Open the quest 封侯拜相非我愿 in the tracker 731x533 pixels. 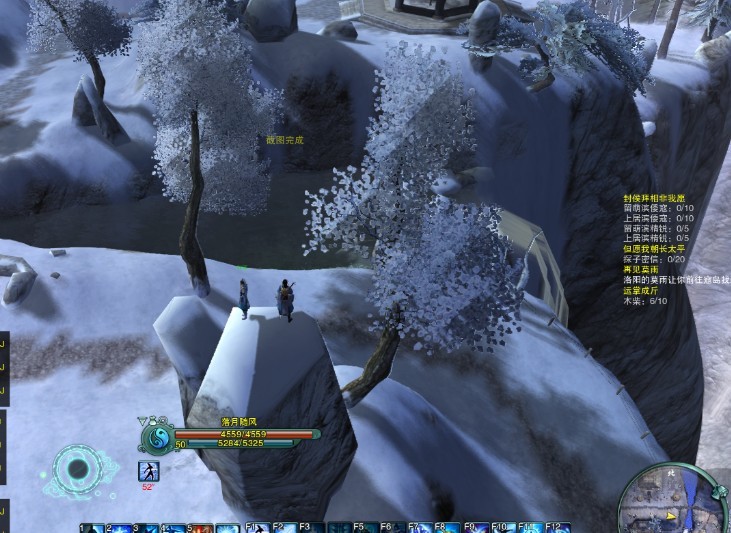[657, 199]
